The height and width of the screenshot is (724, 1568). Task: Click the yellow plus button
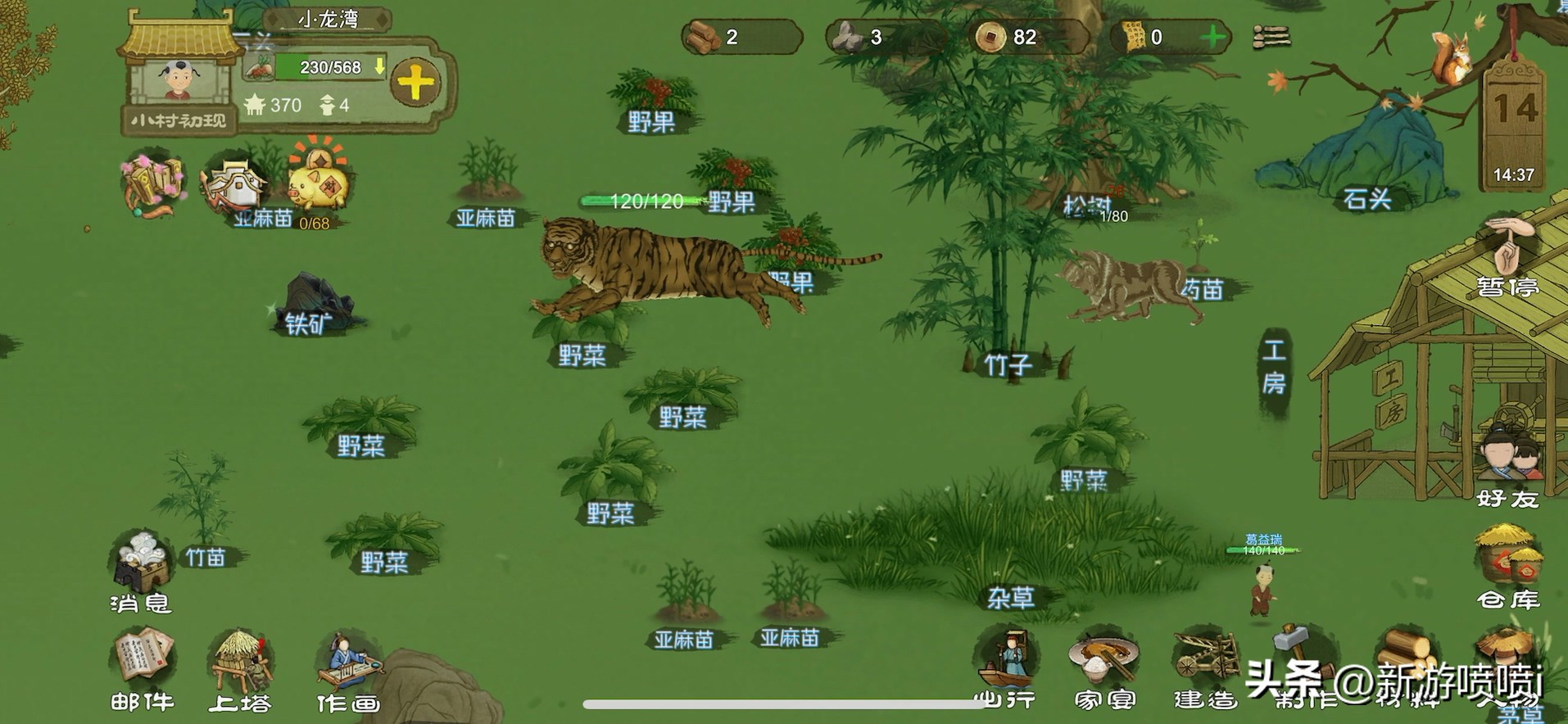415,82
